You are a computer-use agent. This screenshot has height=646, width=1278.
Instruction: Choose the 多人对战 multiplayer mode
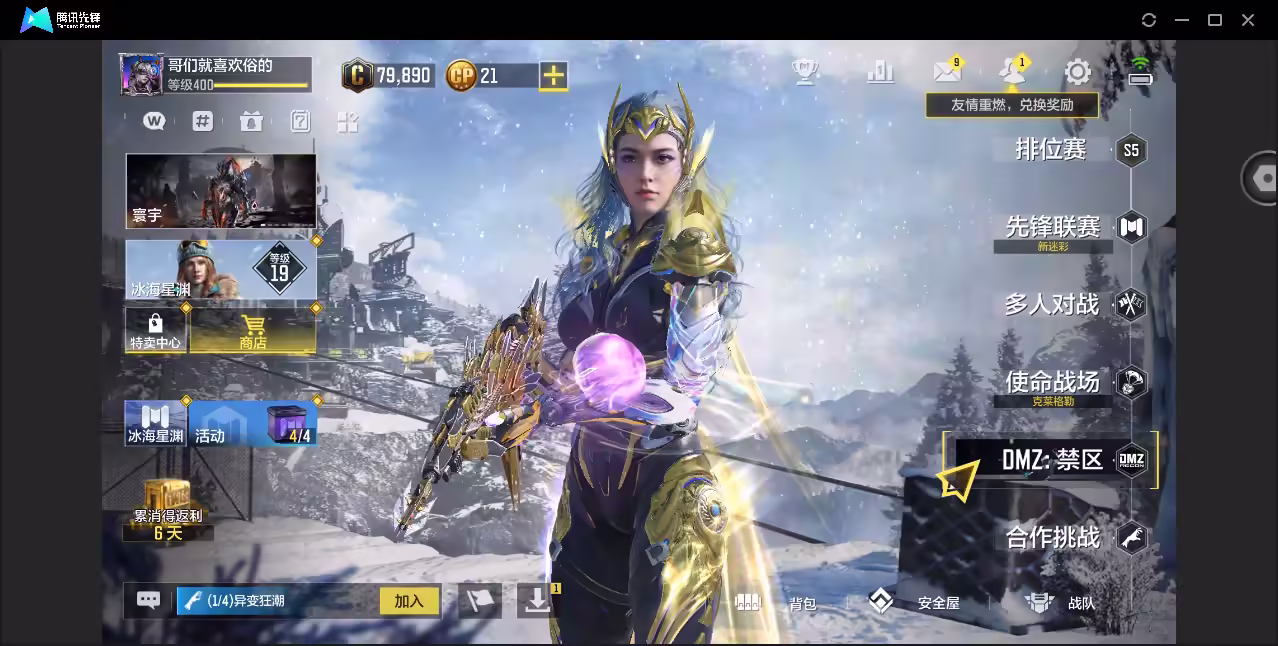tap(1052, 304)
